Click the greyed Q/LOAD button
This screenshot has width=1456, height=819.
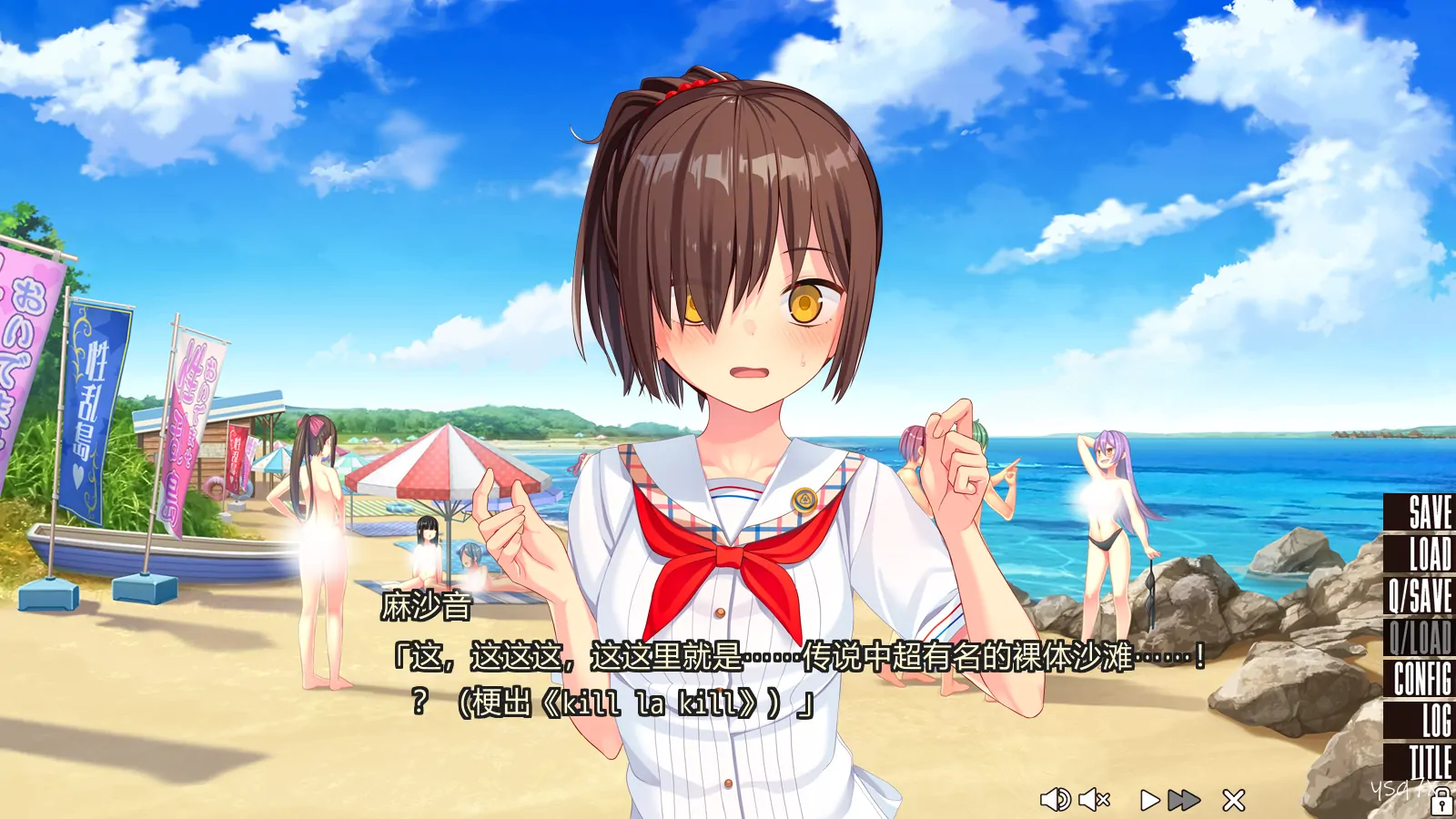[1421, 636]
